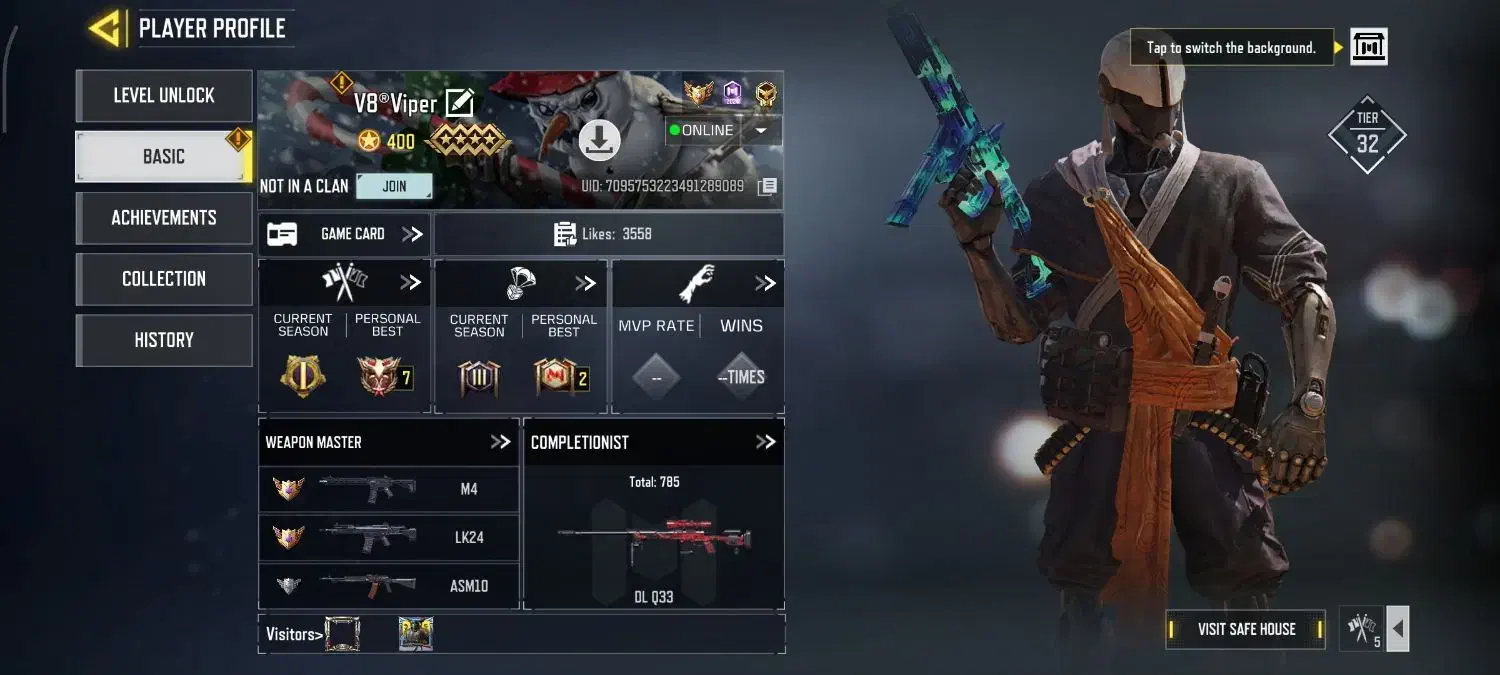Image resolution: width=1500 pixels, height=675 pixels.
Task: Open the Game Card panel
Action: 345,234
